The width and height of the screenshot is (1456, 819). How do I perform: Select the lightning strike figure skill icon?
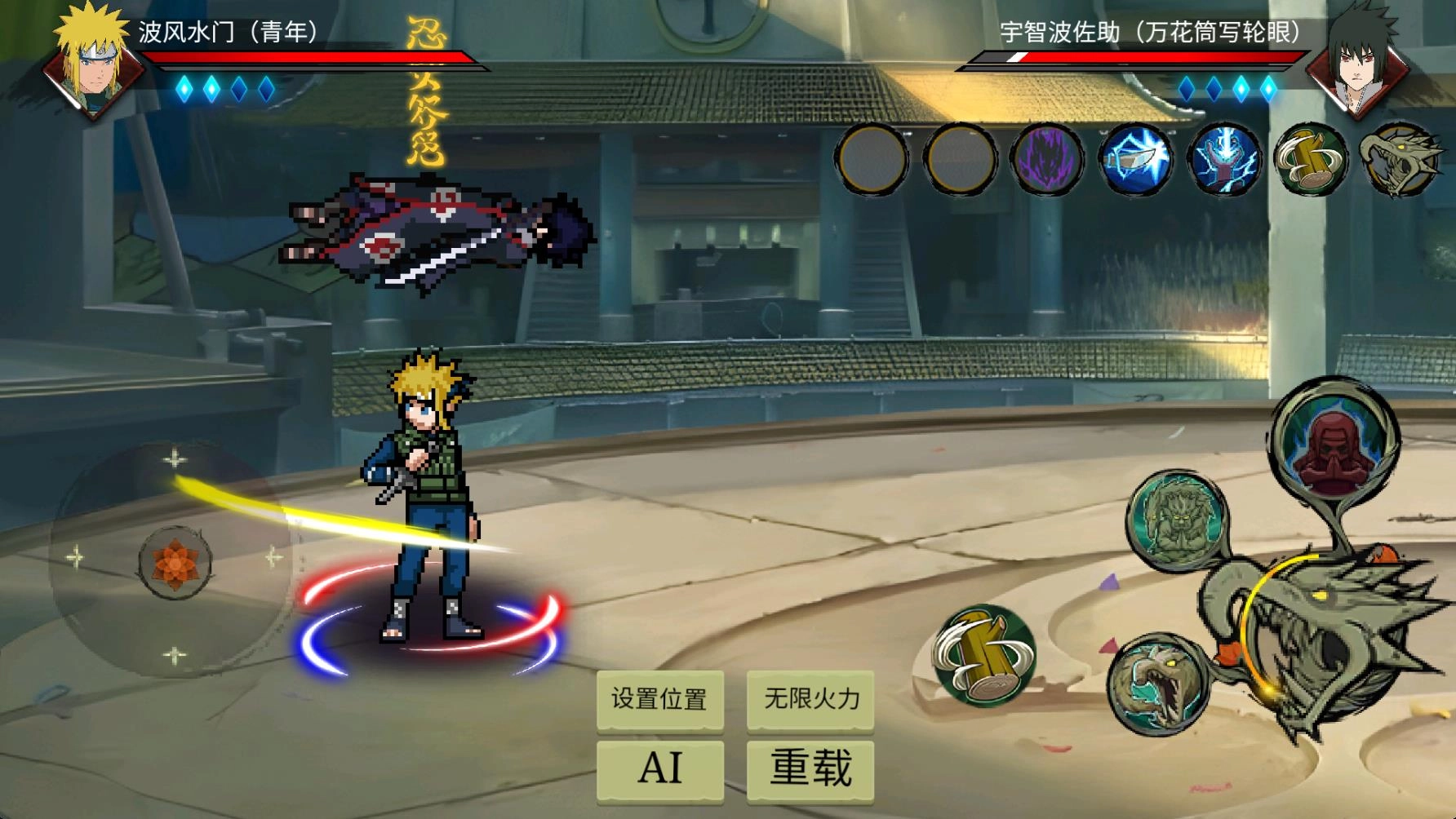[1223, 159]
